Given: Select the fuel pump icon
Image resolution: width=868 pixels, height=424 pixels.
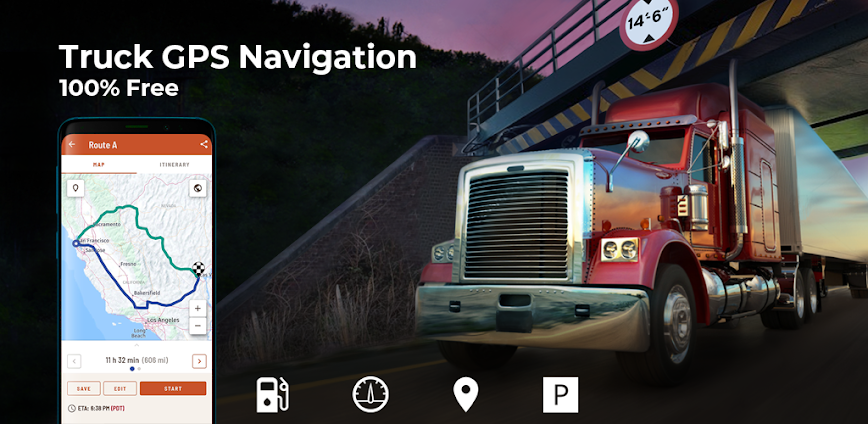Looking at the screenshot, I should point(271,394).
